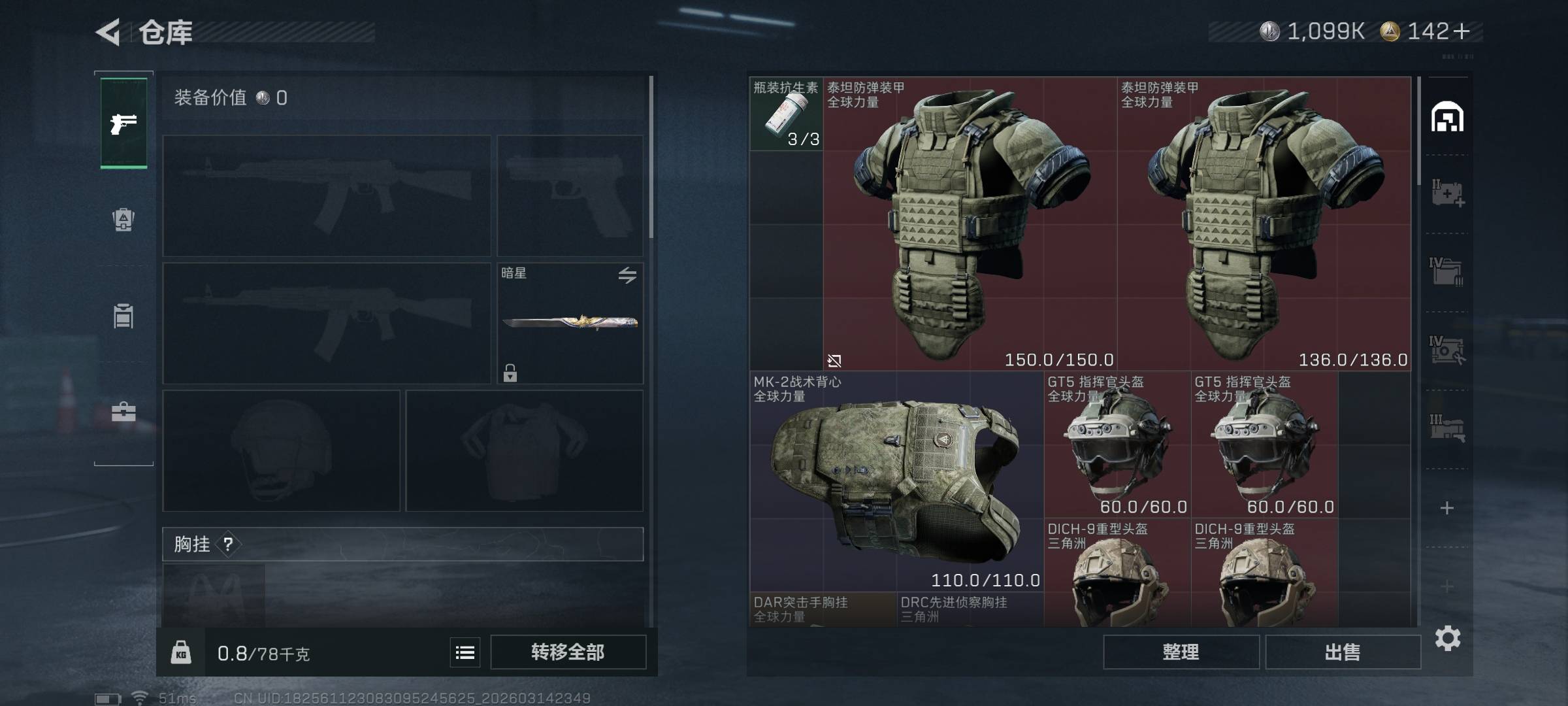The width and height of the screenshot is (1568, 706).
Task: Pick the MK-2战术背心 vest
Action: (x=896, y=481)
